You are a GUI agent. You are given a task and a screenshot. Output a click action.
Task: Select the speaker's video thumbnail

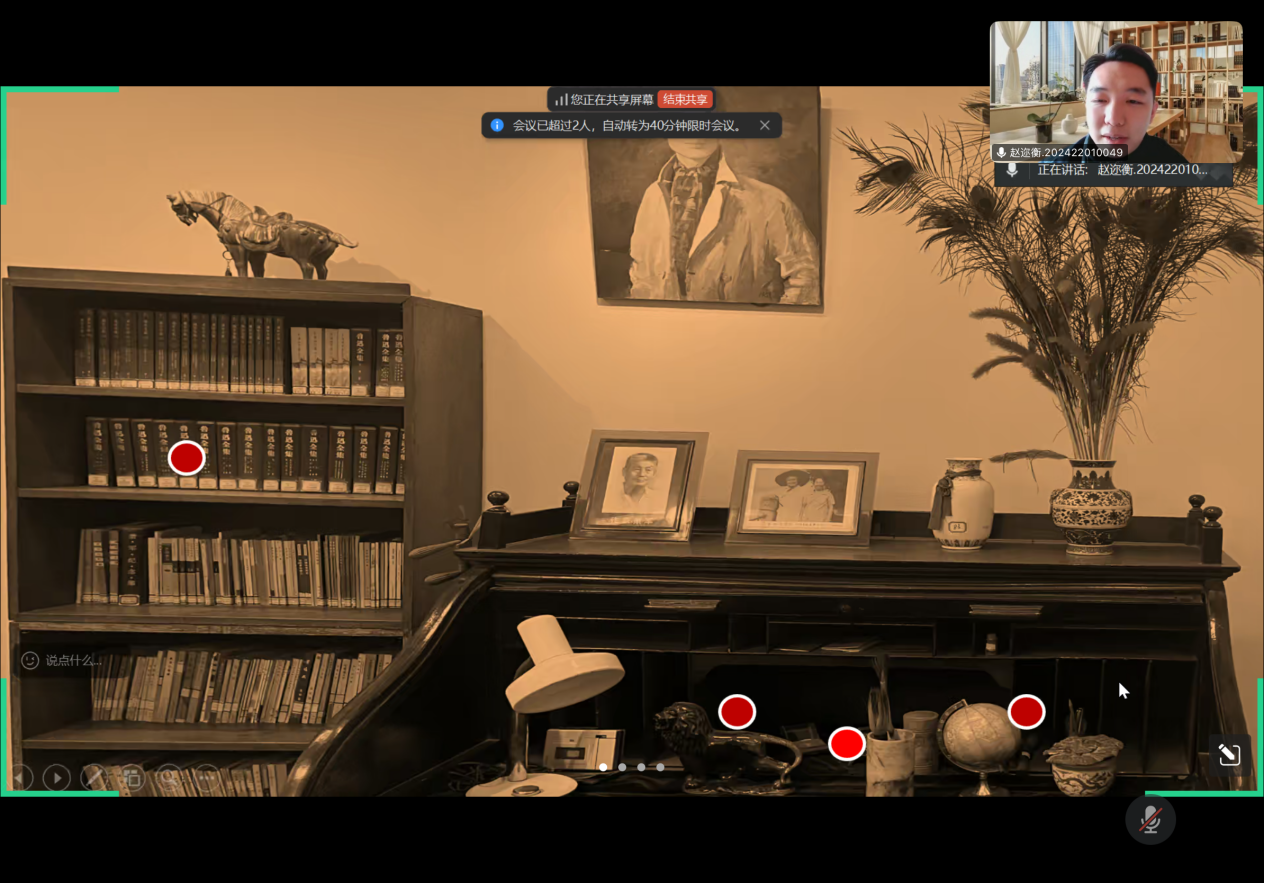[x=1115, y=92]
